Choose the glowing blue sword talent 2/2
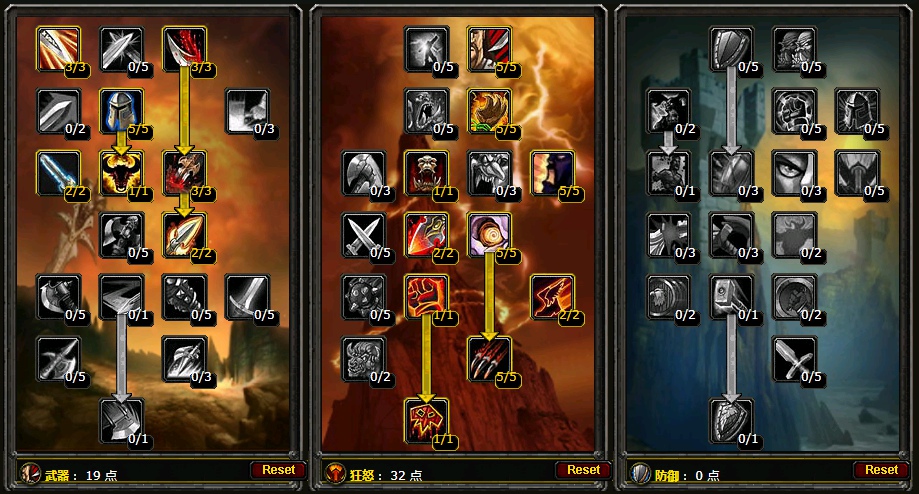This screenshot has width=919, height=494. pos(60,173)
